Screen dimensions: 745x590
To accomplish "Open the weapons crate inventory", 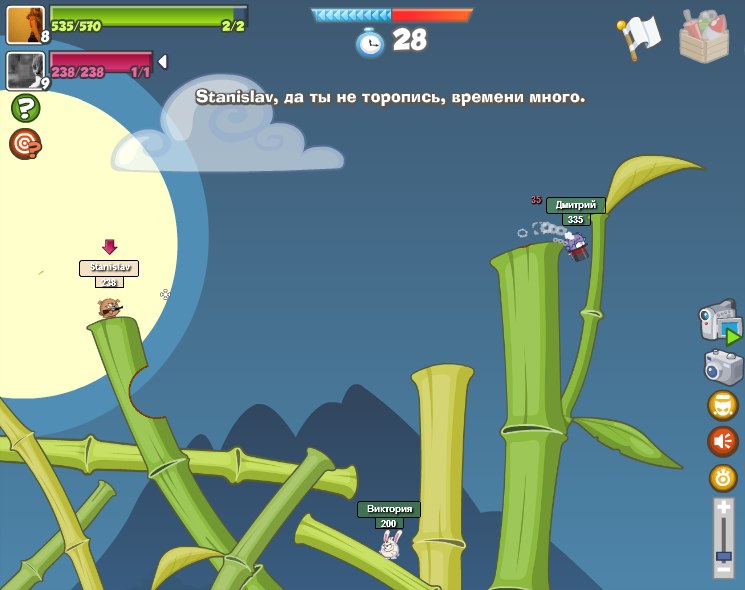I will (703, 36).
